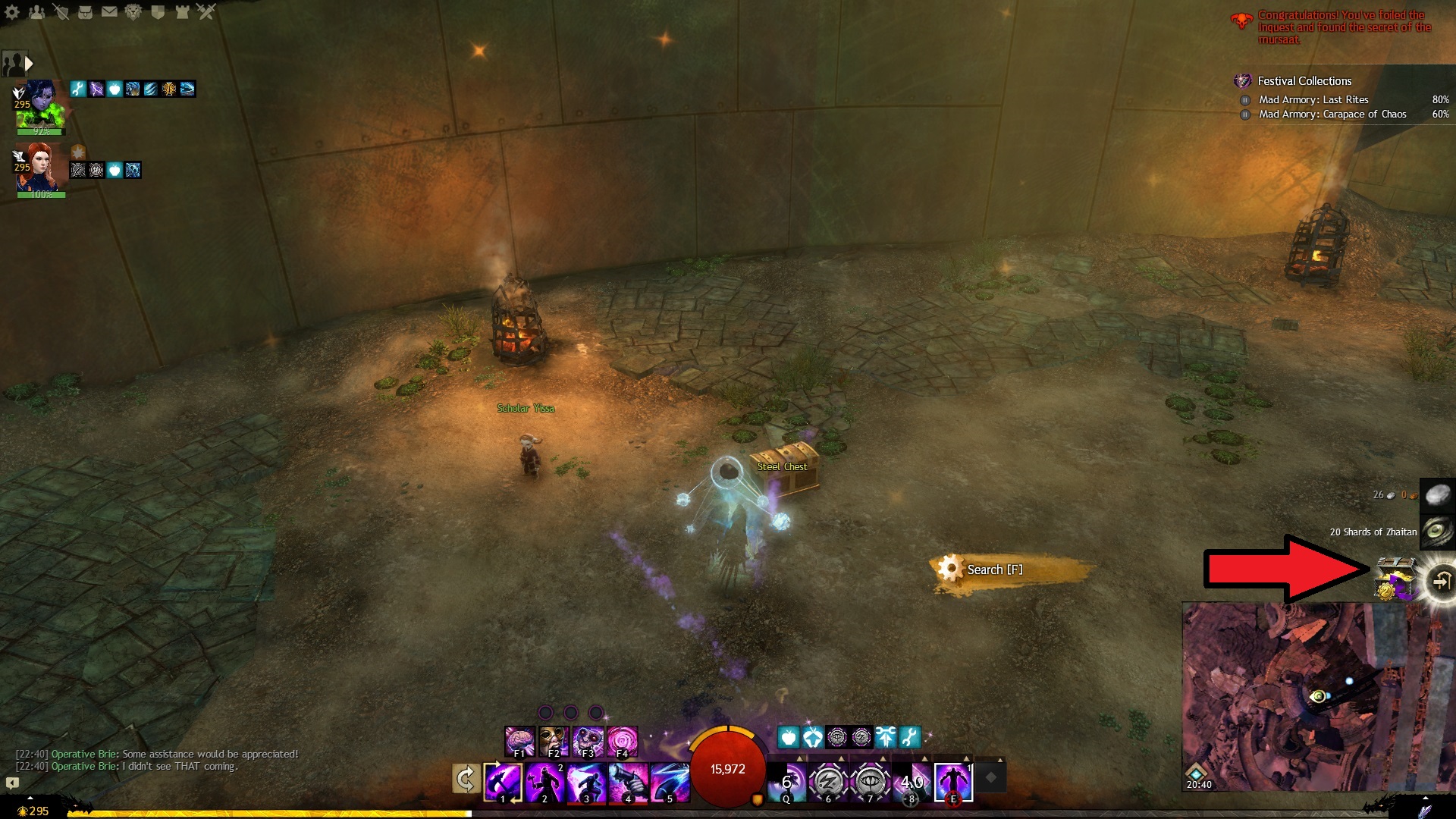Image resolution: width=1456 pixels, height=819 pixels.
Task: Open the gear-shaped game menu
Action: click(x=12, y=11)
